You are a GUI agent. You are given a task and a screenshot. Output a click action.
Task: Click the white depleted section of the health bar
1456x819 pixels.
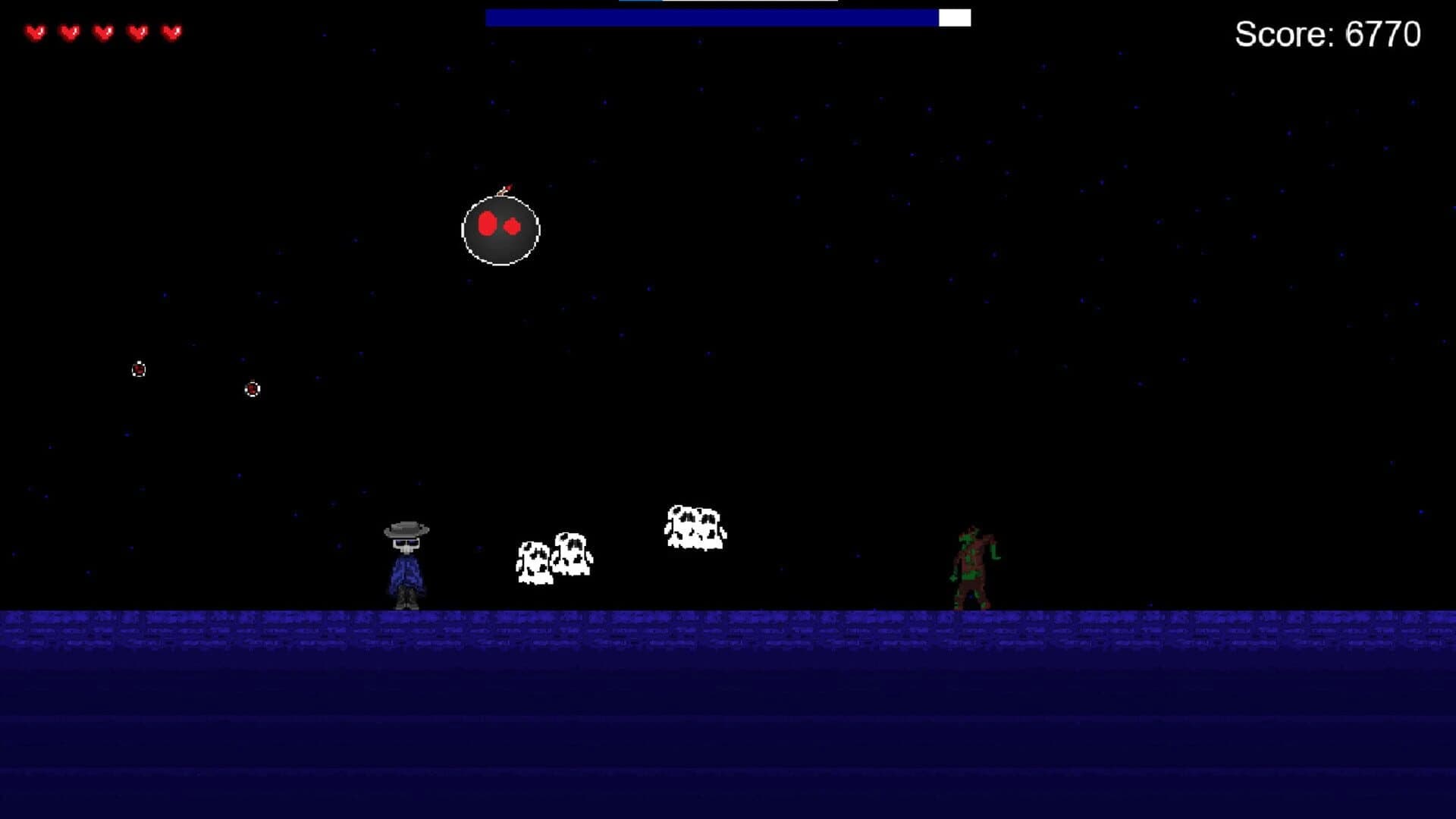[953, 19]
